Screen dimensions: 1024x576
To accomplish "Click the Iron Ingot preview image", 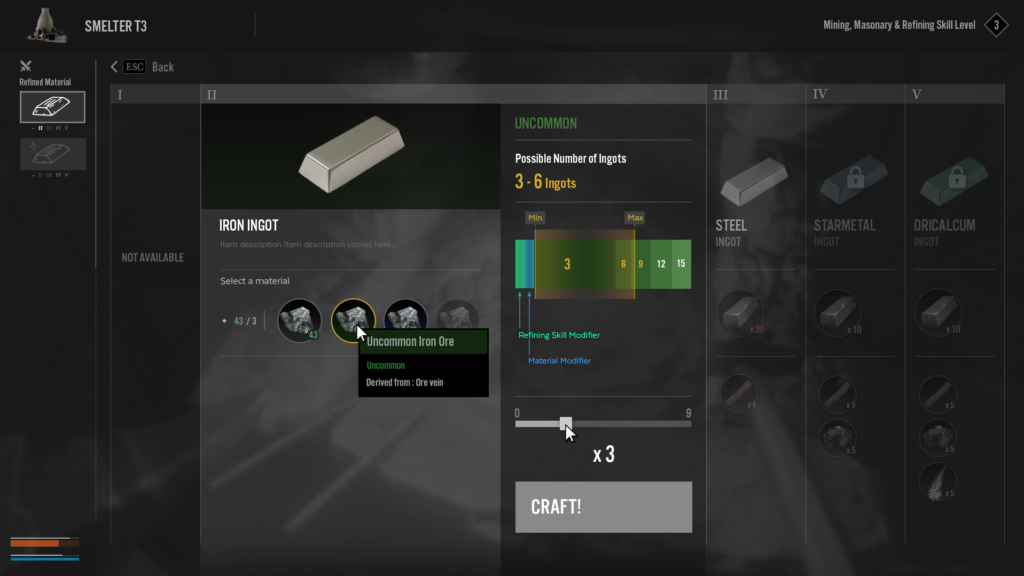I will tap(350, 157).
